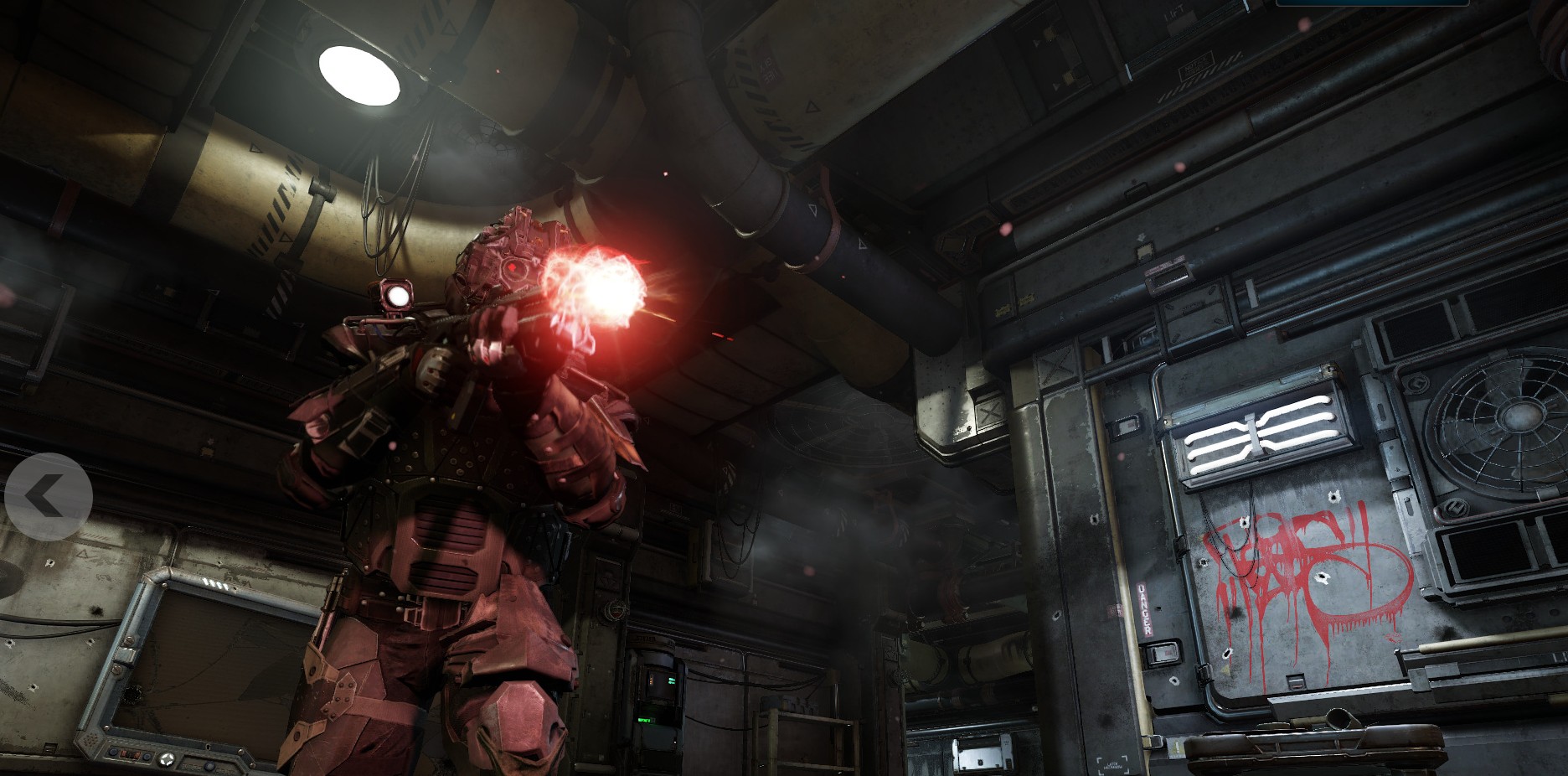Go to the previous screenshot with the left arrow
This screenshot has height=776, width=1568.
(48, 497)
